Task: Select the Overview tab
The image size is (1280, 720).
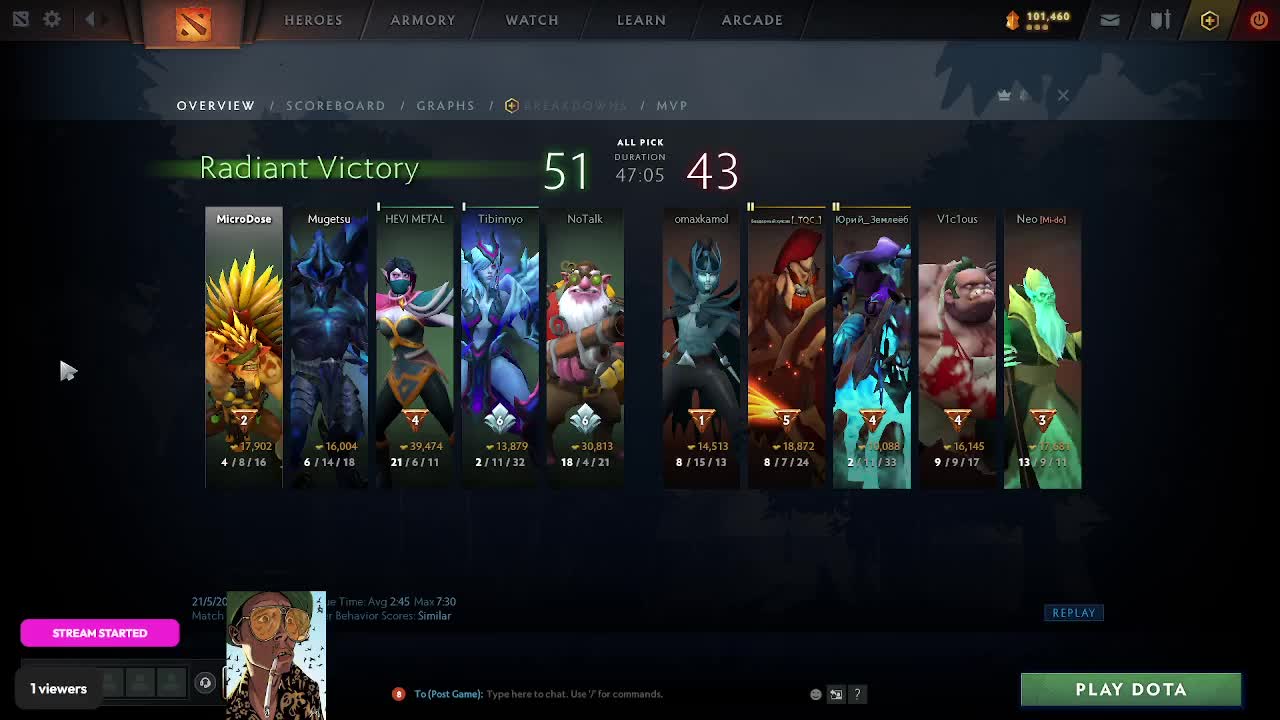Action: (x=216, y=105)
